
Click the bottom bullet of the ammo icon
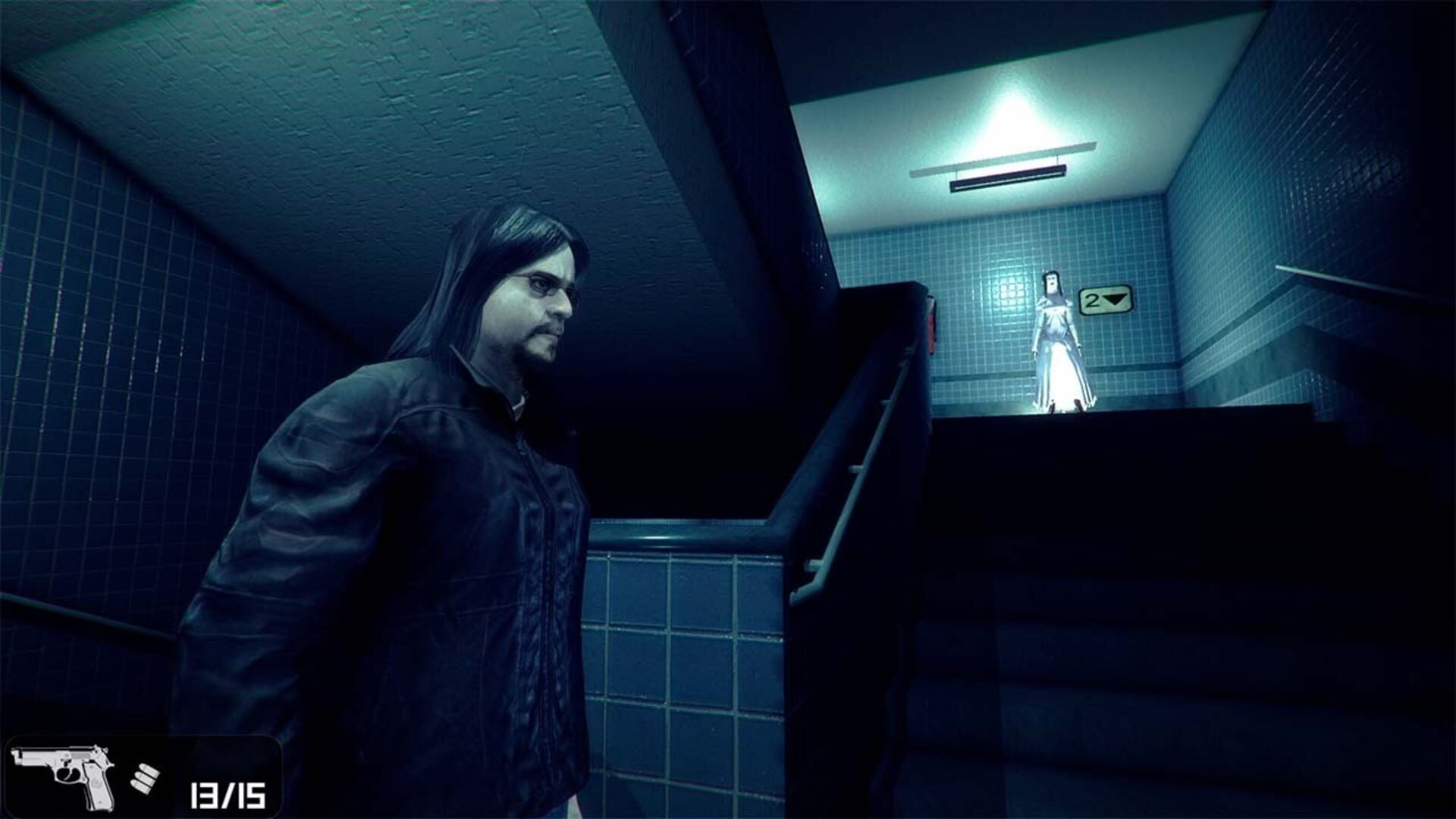141,787
